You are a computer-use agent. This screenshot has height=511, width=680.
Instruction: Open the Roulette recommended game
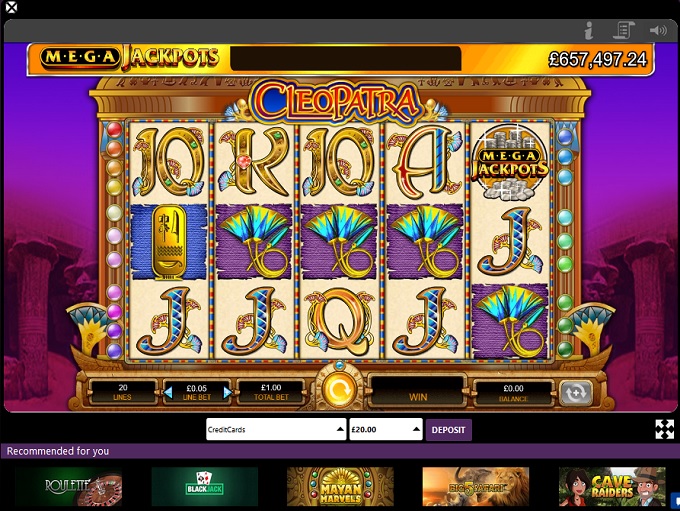tap(68, 487)
